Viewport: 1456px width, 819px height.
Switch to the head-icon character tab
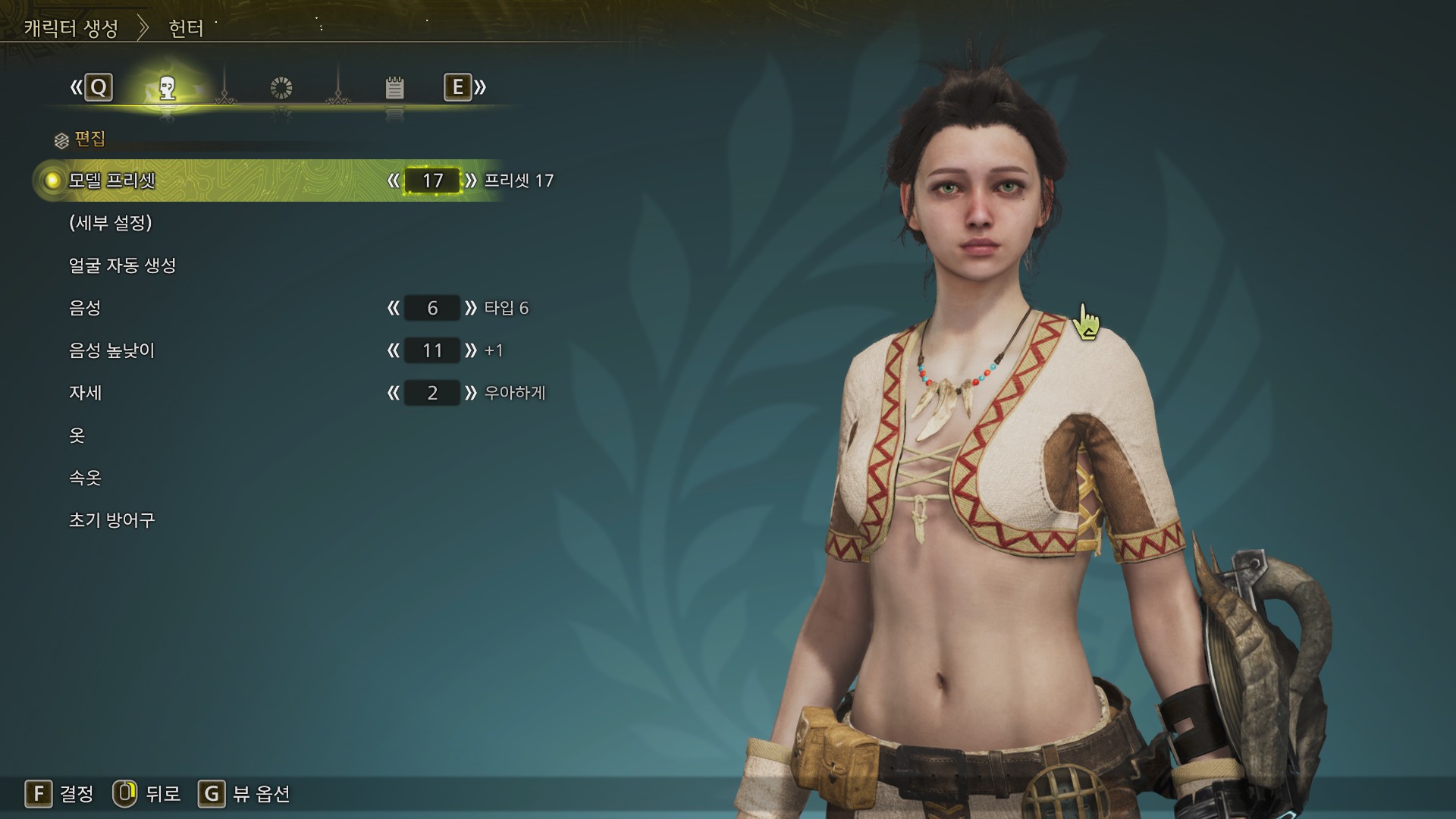tap(168, 88)
